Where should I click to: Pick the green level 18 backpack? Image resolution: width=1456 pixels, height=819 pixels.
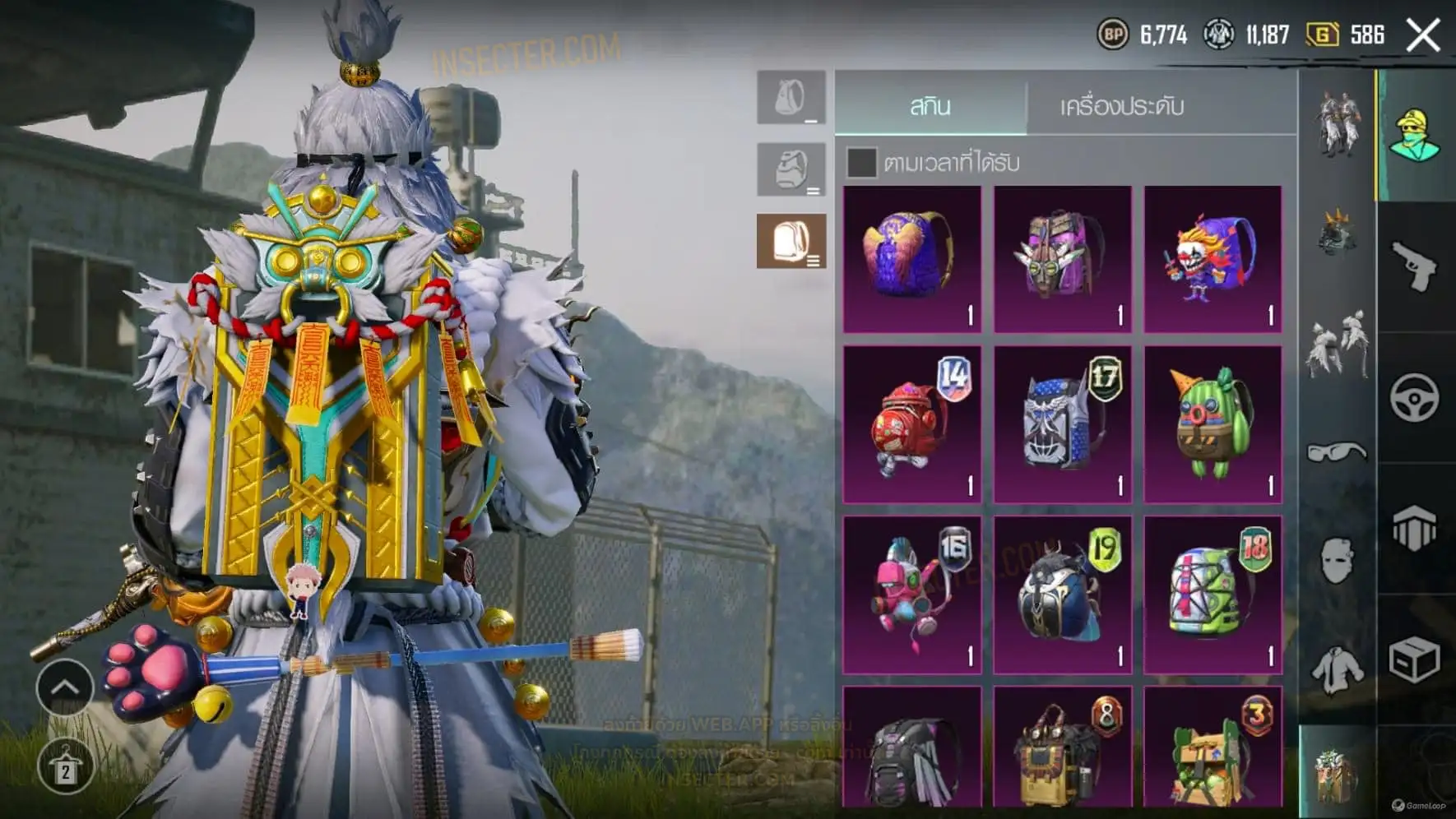coord(1213,595)
